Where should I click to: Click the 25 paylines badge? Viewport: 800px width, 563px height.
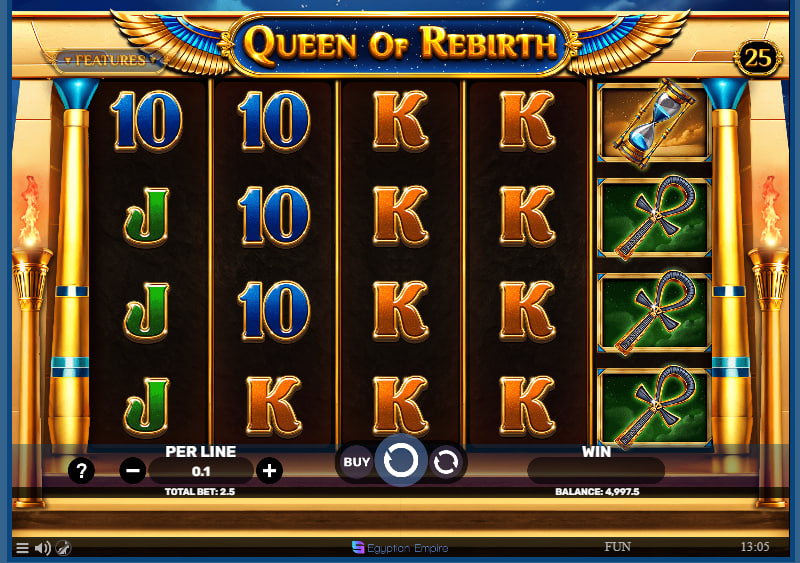[x=759, y=58]
